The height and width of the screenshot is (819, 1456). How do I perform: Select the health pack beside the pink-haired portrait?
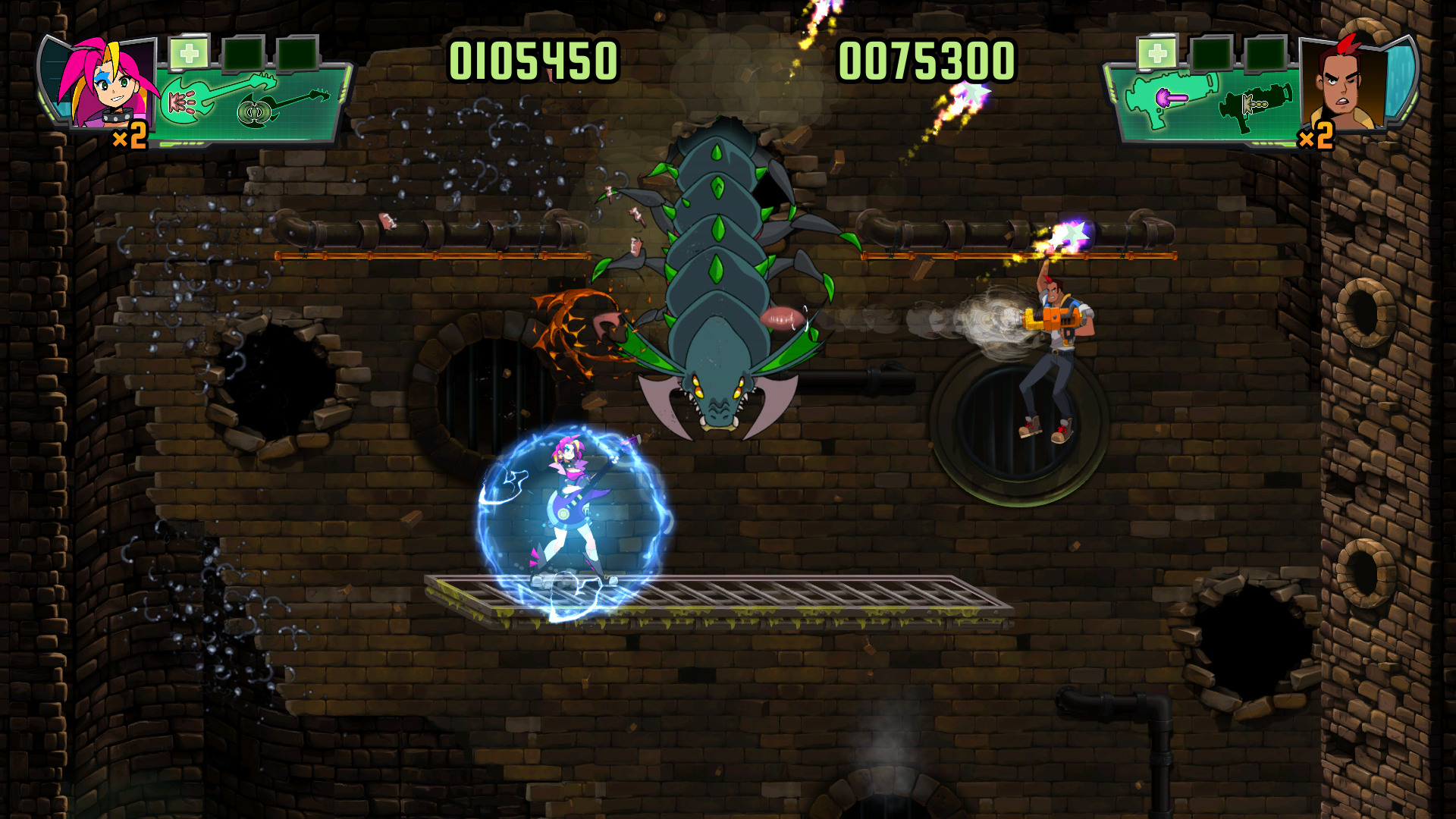click(189, 54)
